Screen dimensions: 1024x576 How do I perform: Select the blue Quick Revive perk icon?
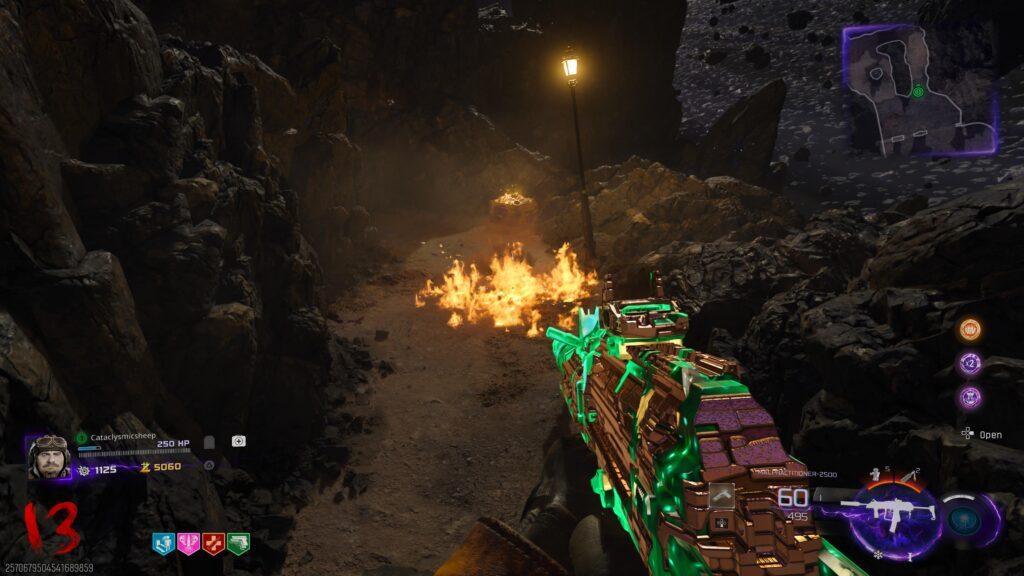tap(163, 543)
